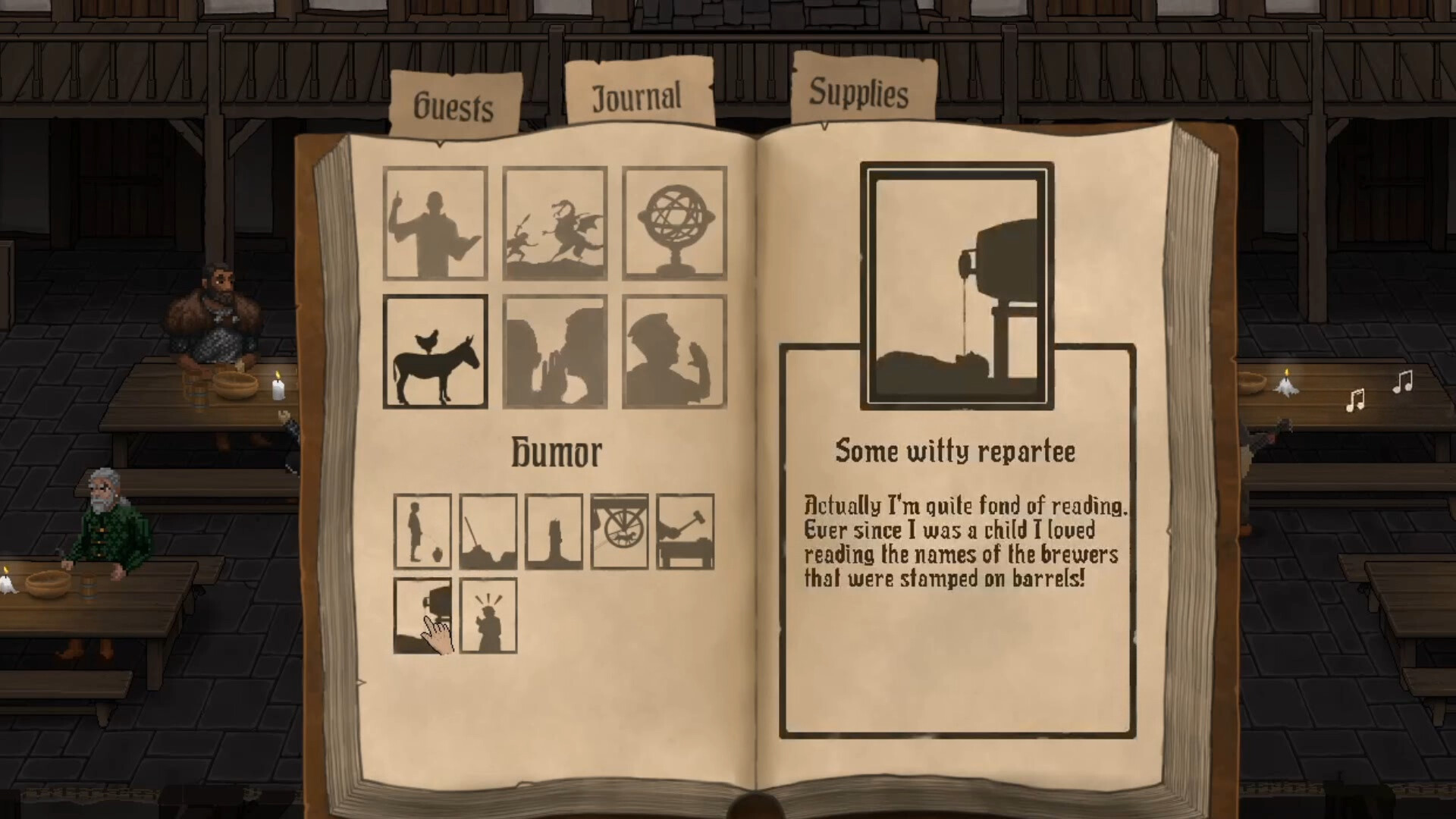Select the shouting man conversation topic

(x=673, y=351)
